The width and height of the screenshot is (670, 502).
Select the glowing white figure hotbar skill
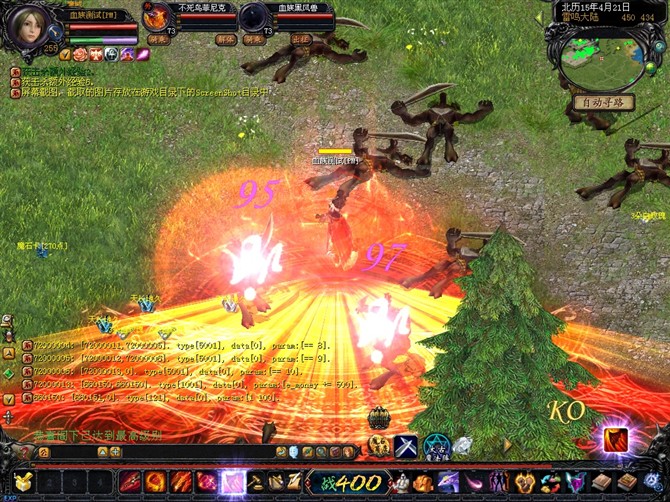coord(233,483)
